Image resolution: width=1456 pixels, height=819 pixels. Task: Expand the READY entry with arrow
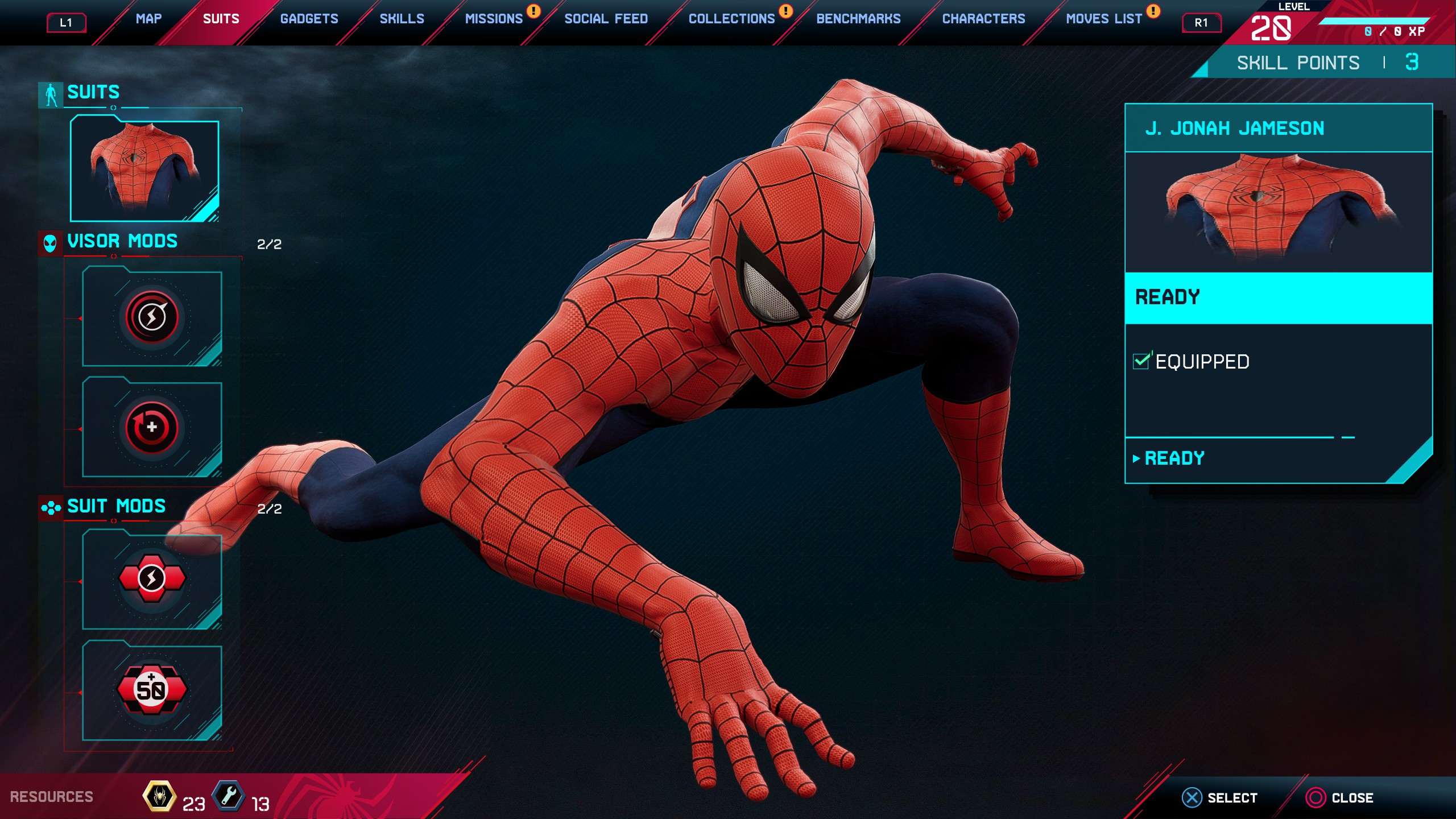(1174, 458)
